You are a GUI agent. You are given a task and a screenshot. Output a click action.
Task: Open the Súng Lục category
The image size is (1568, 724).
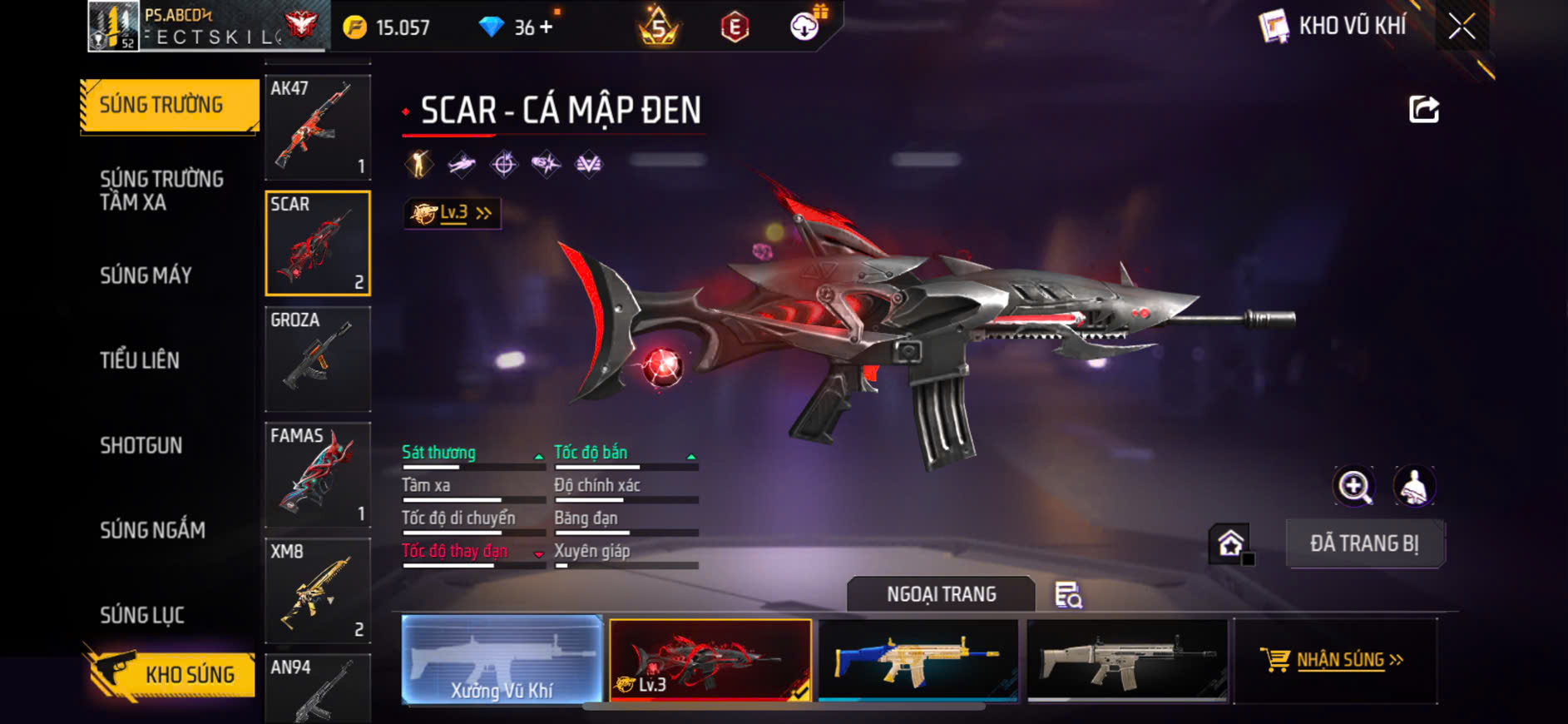coord(142,615)
